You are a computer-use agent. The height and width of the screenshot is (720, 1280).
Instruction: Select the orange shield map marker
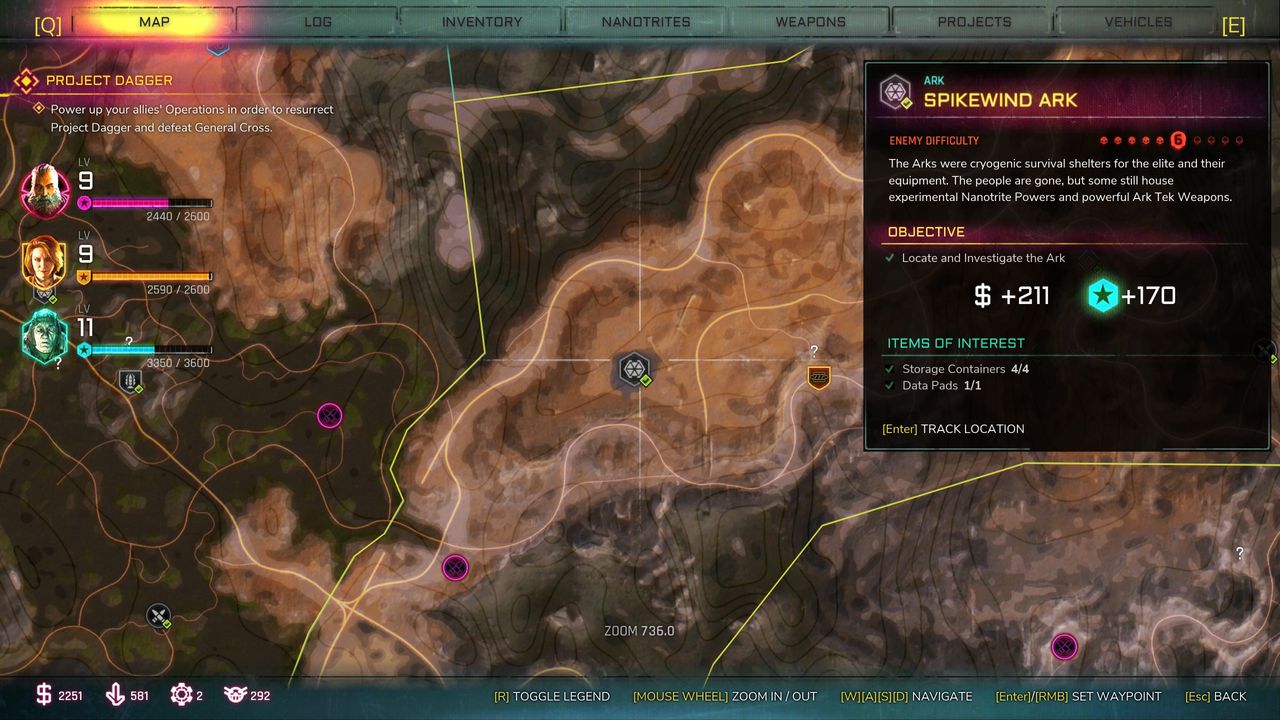pos(819,377)
